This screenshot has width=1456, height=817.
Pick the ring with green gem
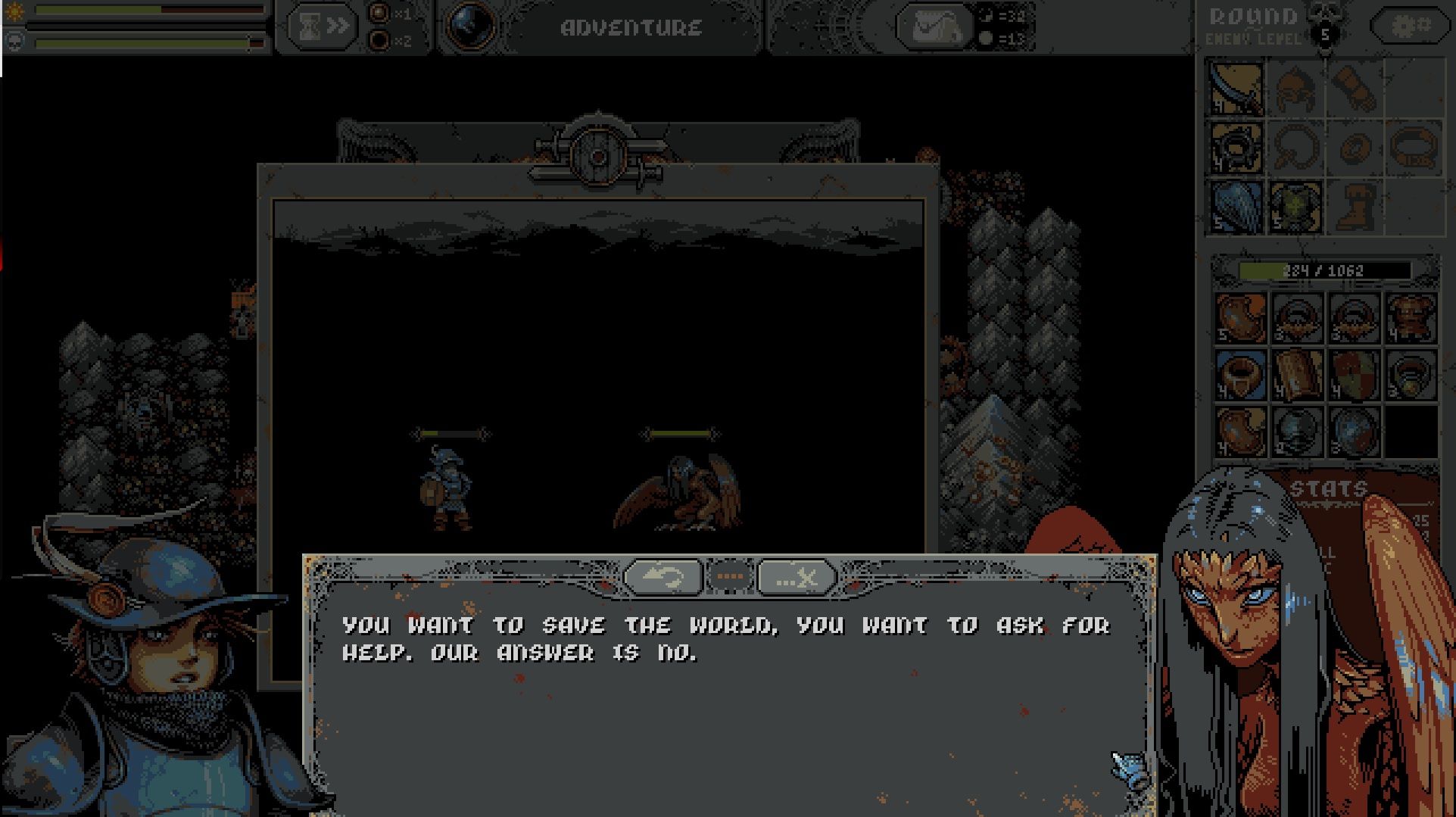coord(1410,374)
